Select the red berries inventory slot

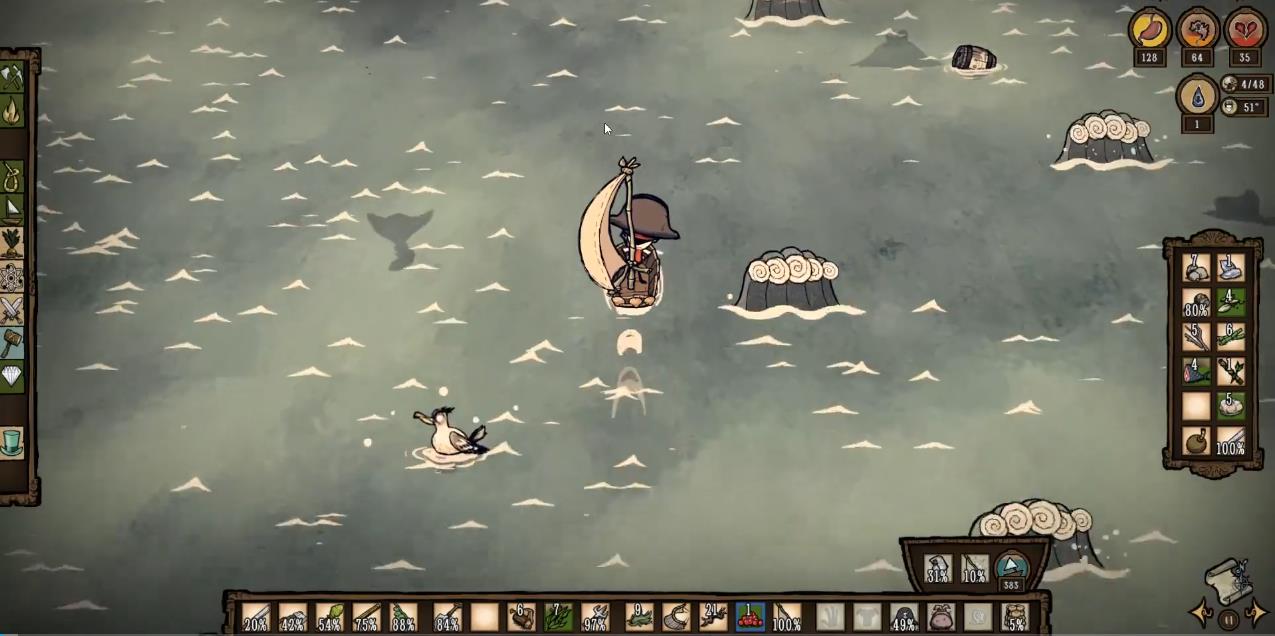click(749, 616)
